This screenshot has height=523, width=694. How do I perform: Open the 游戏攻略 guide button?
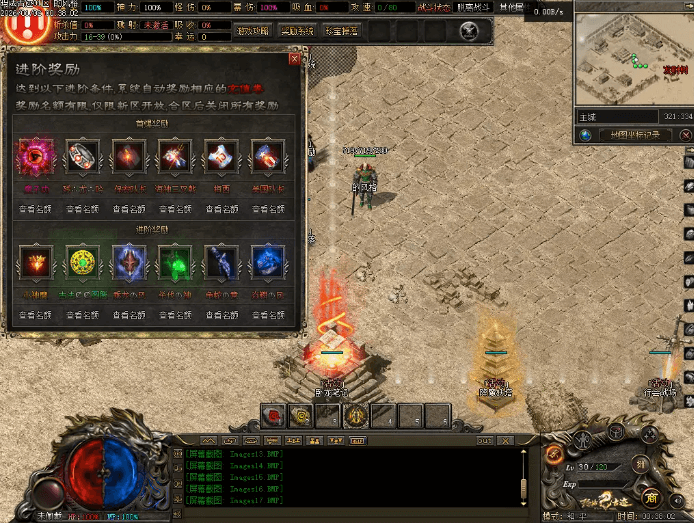click(x=253, y=31)
